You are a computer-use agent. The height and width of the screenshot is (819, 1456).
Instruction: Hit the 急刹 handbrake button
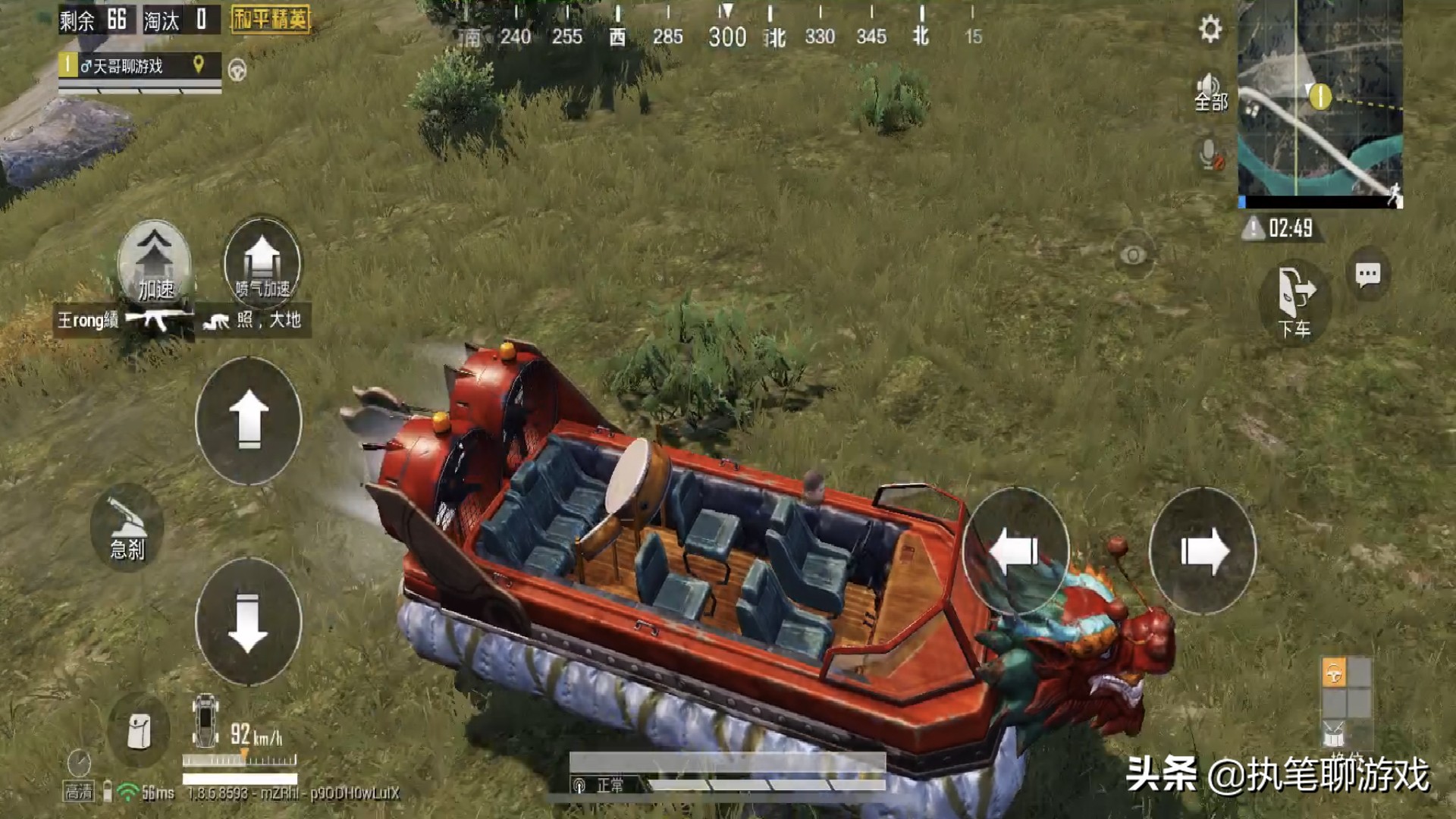pyautogui.click(x=127, y=528)
